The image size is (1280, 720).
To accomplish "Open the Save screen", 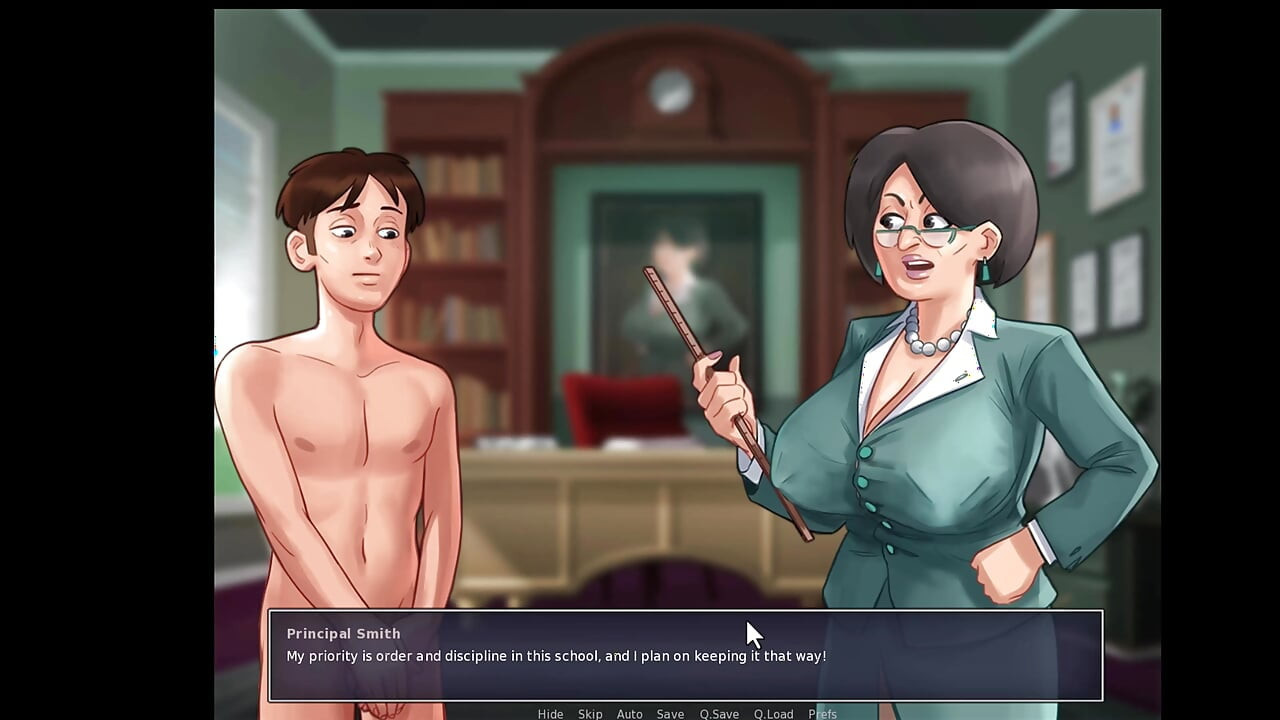I will pyautogui.click(x=670, y=714).
